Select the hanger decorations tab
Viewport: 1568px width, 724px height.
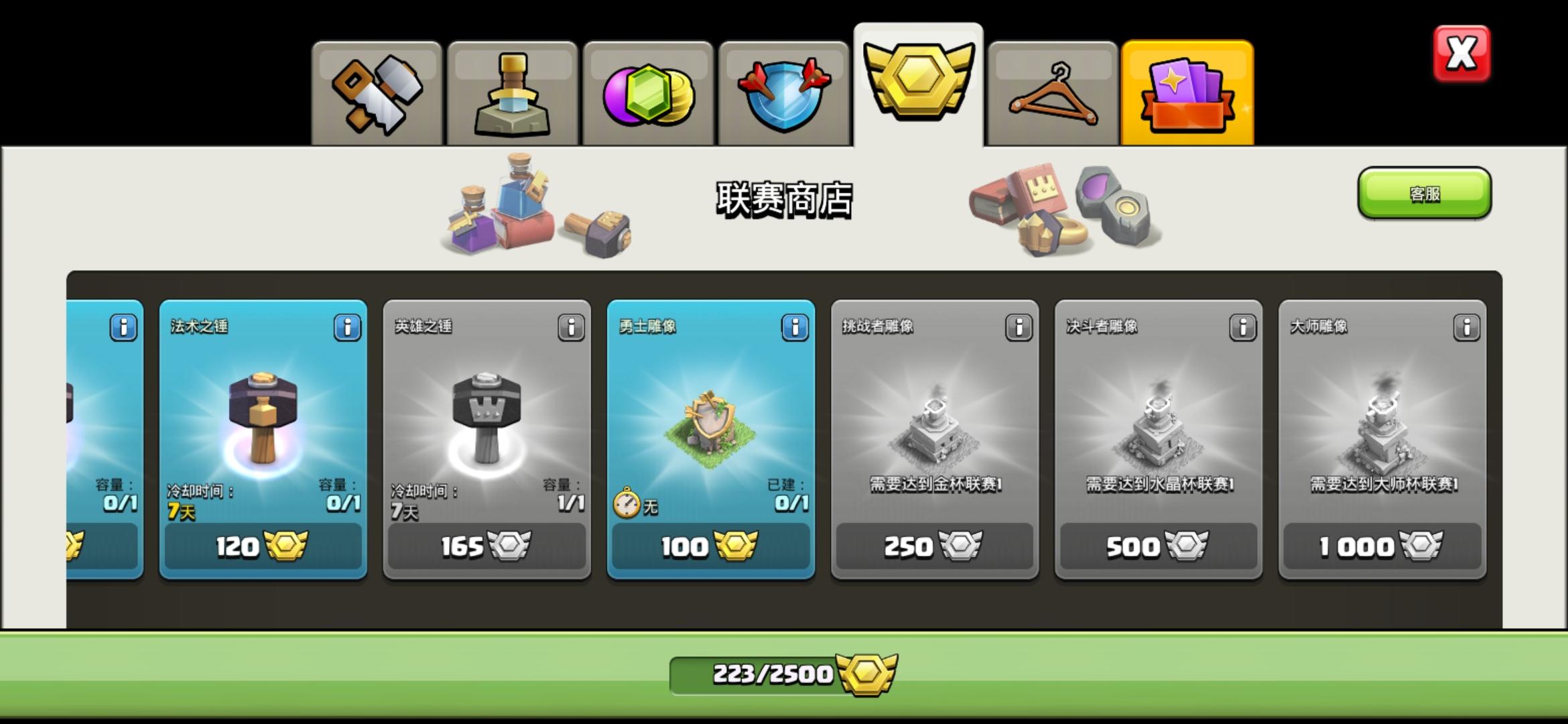coord(1053,90)
